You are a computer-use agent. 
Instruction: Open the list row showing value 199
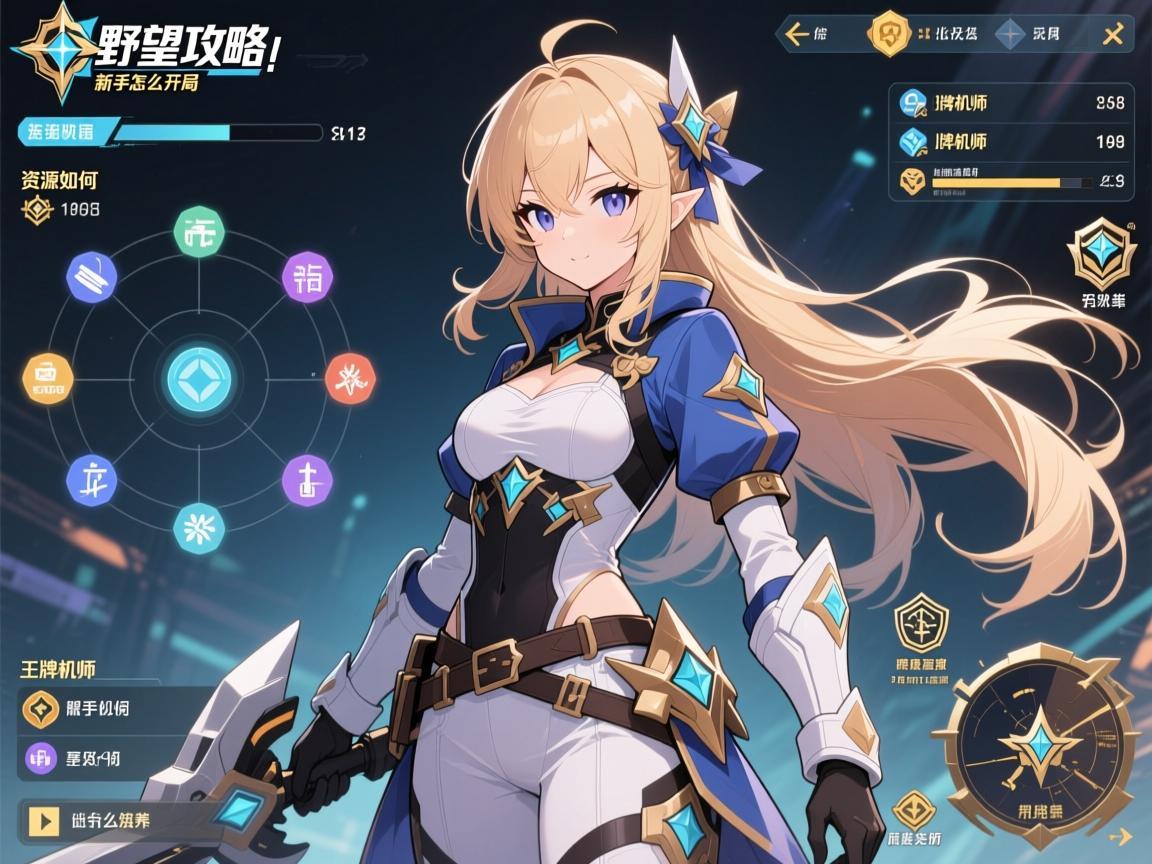point(1011,142)
